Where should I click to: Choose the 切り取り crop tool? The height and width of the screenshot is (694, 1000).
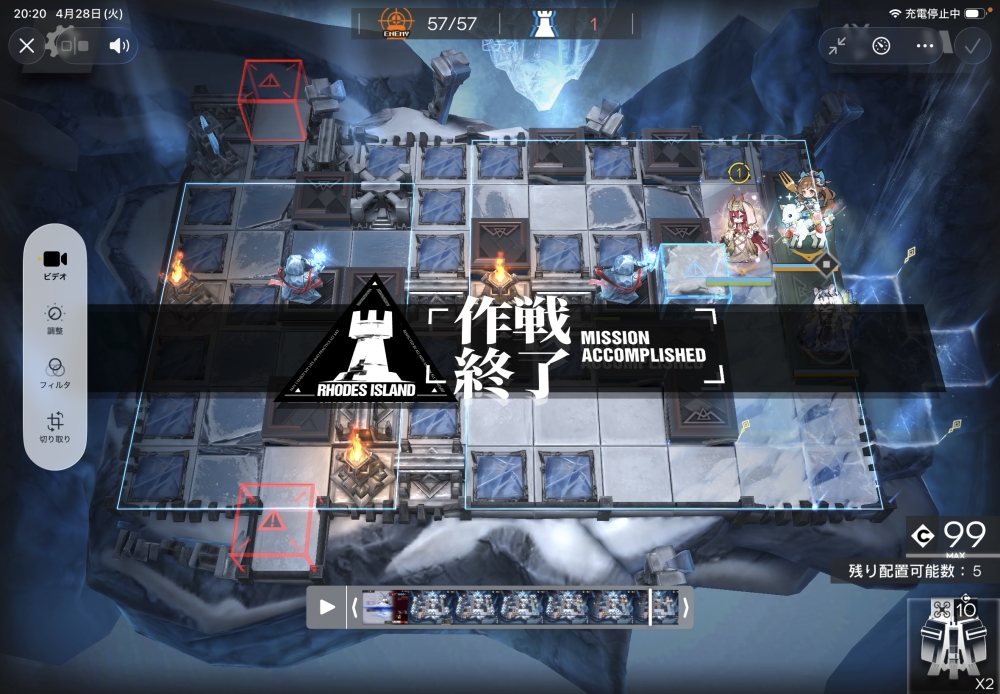[x=55, y=428]
